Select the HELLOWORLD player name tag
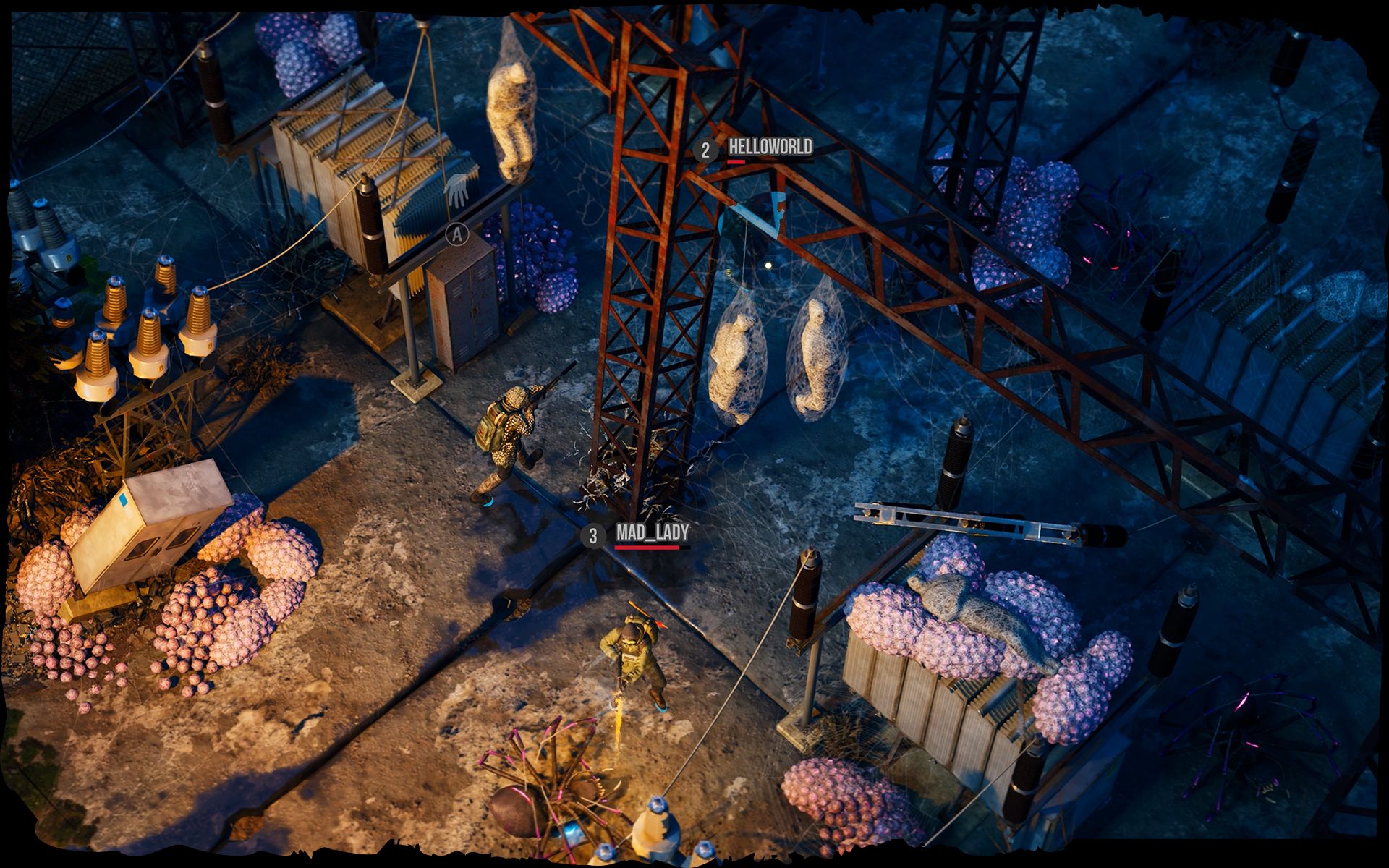 [x=770, y=148]
